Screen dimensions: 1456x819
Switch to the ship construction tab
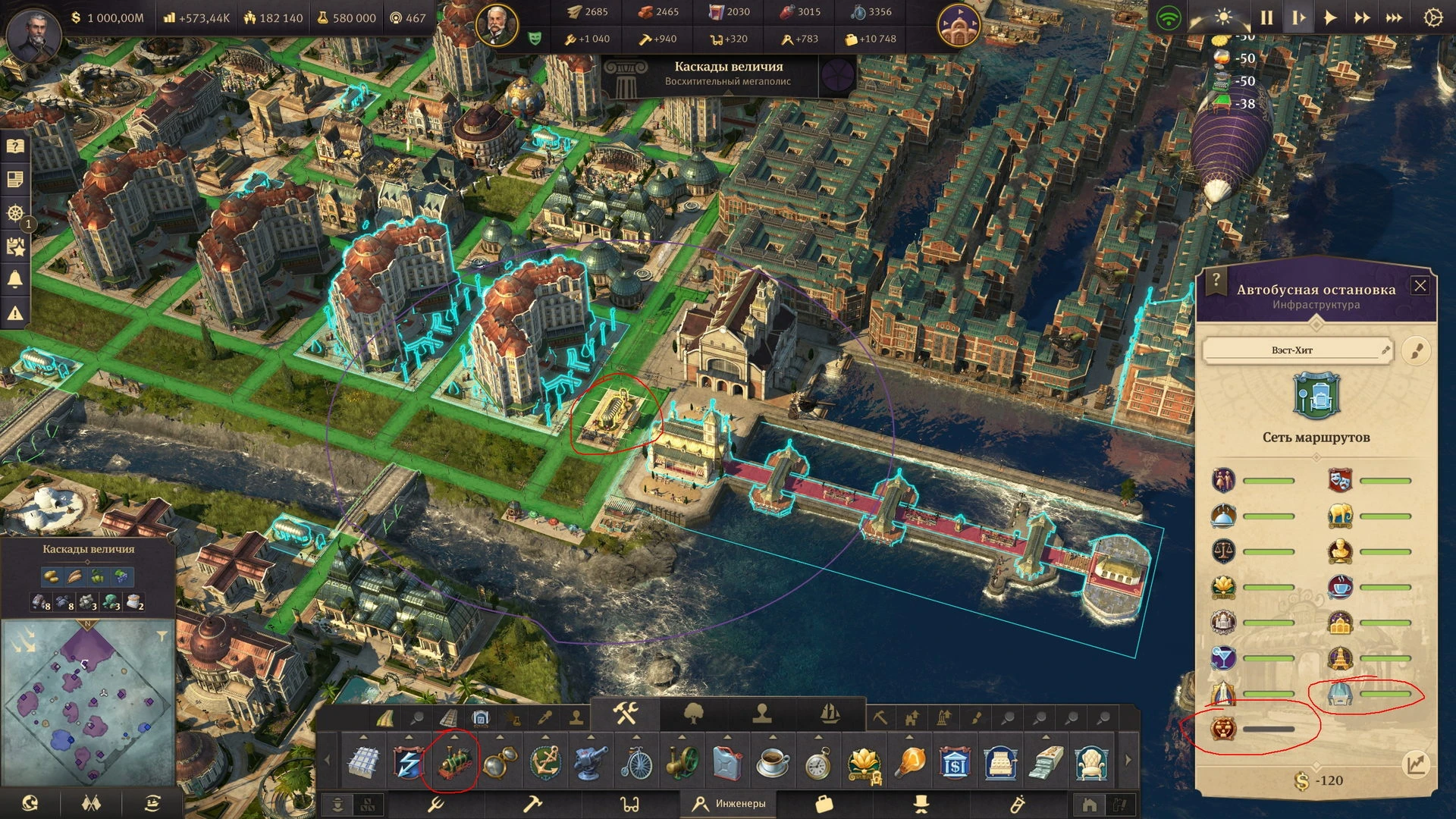point(830,714)
